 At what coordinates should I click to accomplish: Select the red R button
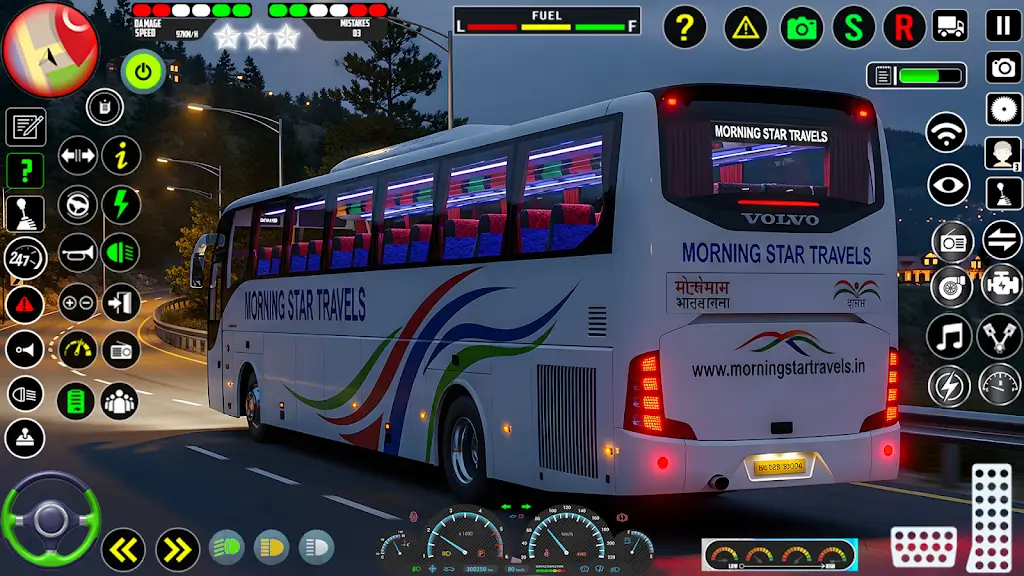[903, 27]
